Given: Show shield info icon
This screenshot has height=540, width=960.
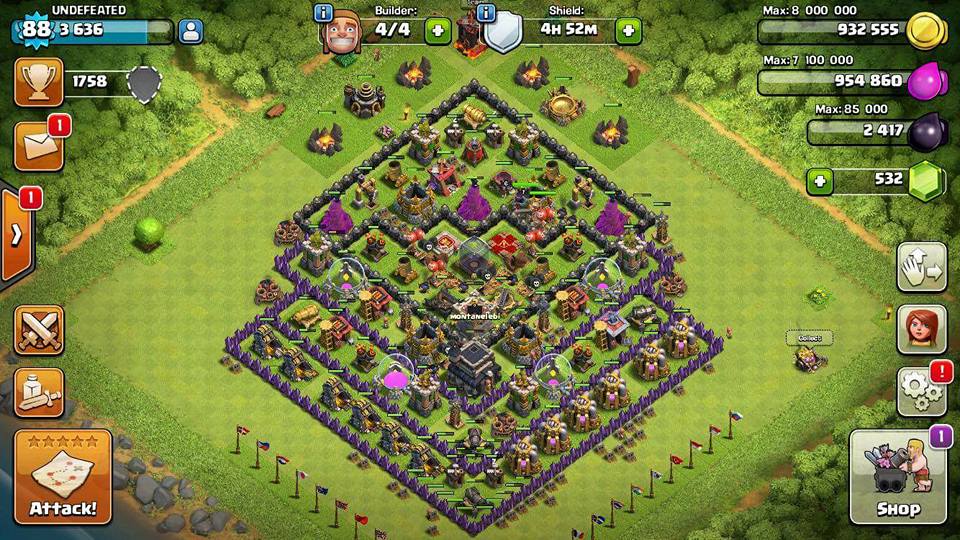Looking at the screenshot, I should 487,13.
